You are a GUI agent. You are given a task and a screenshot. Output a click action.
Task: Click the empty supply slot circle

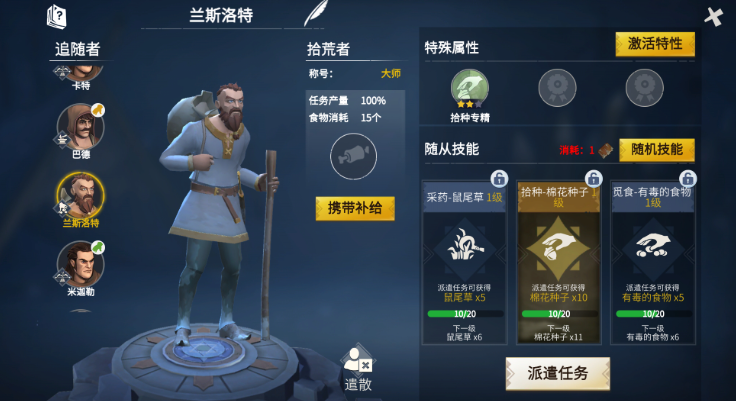point(354,156)
